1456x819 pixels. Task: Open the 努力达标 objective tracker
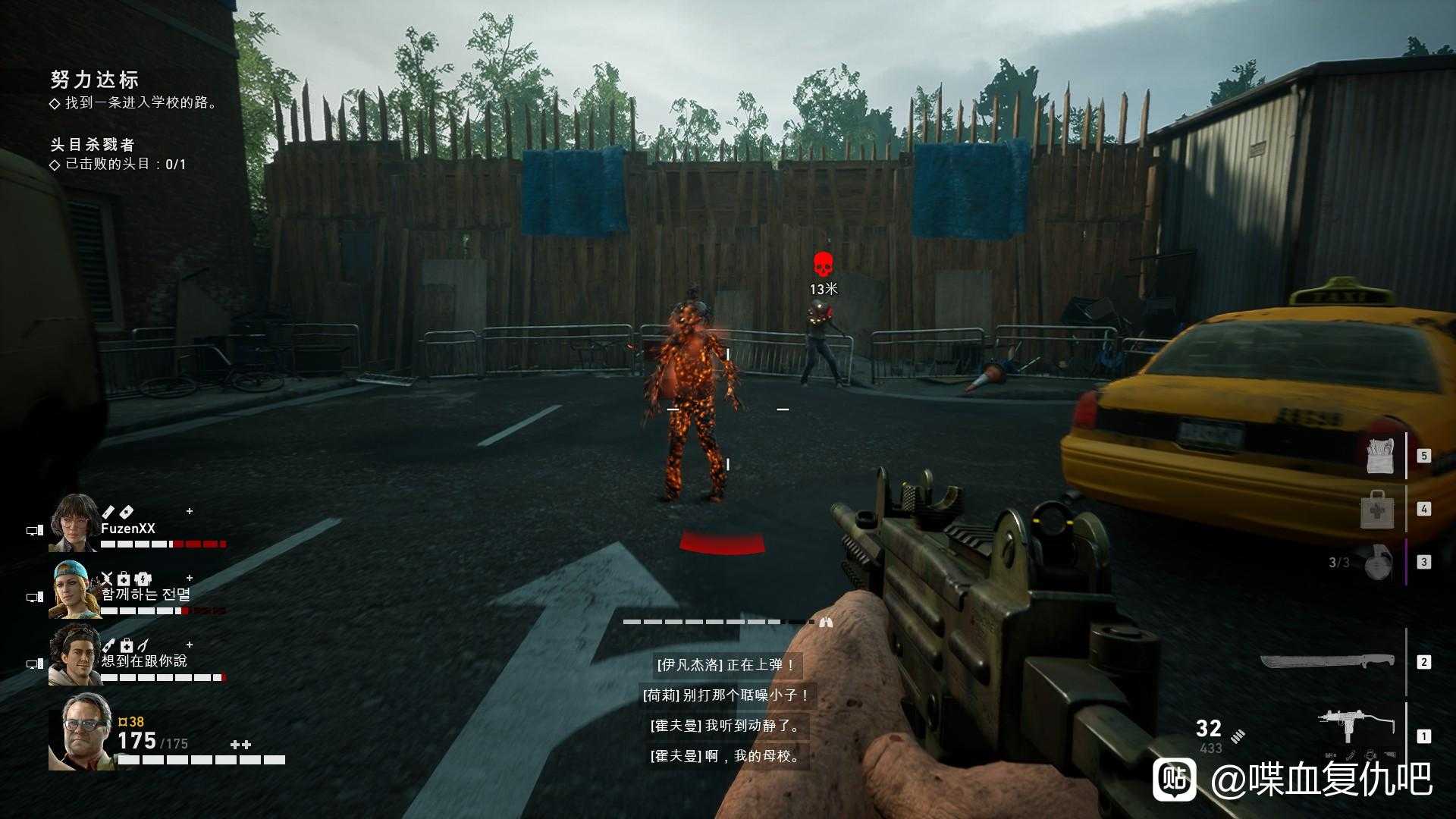(x=95, y=80)
